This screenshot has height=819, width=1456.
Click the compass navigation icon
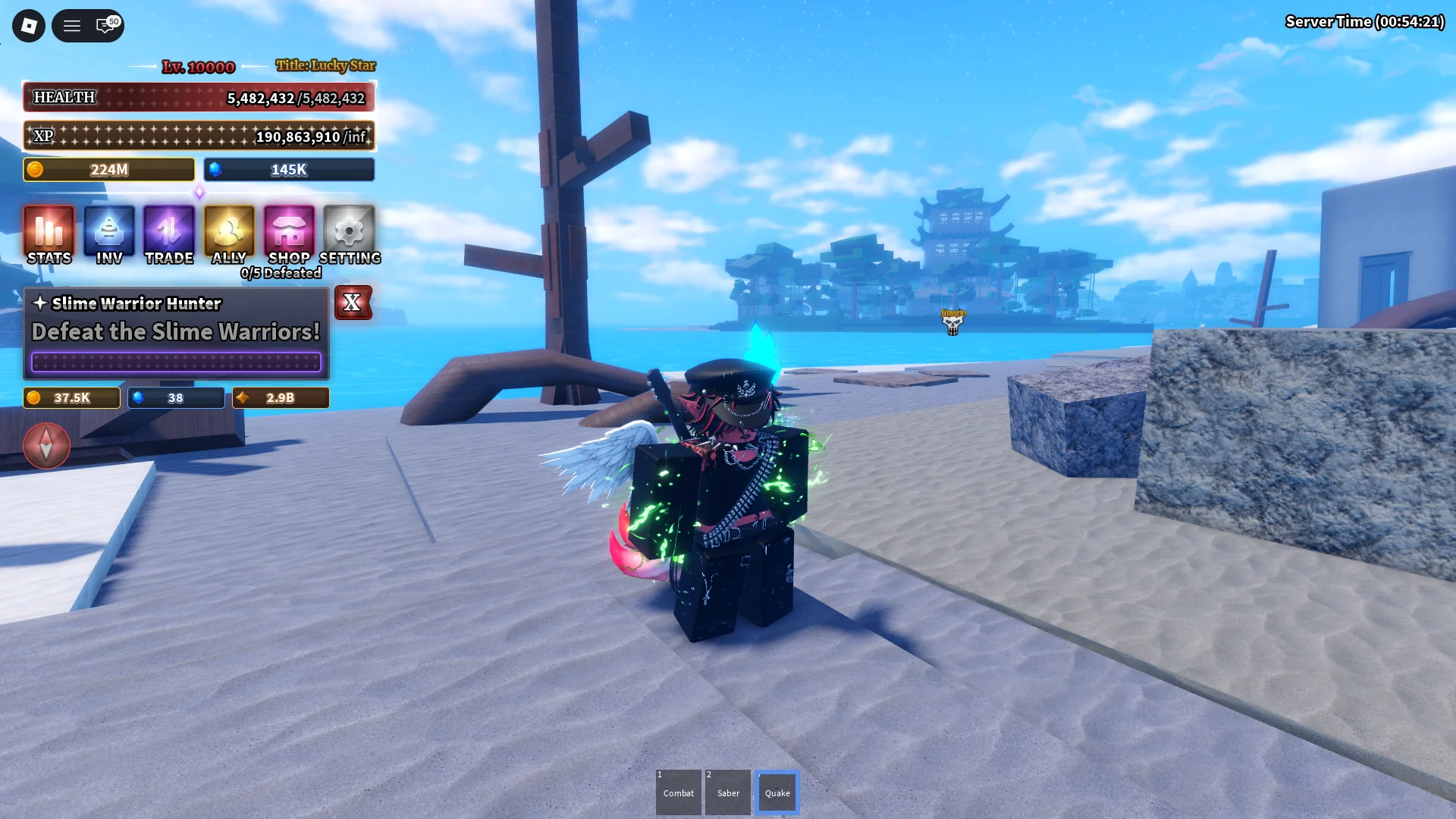pyautogui.click(x=46, y=446)
